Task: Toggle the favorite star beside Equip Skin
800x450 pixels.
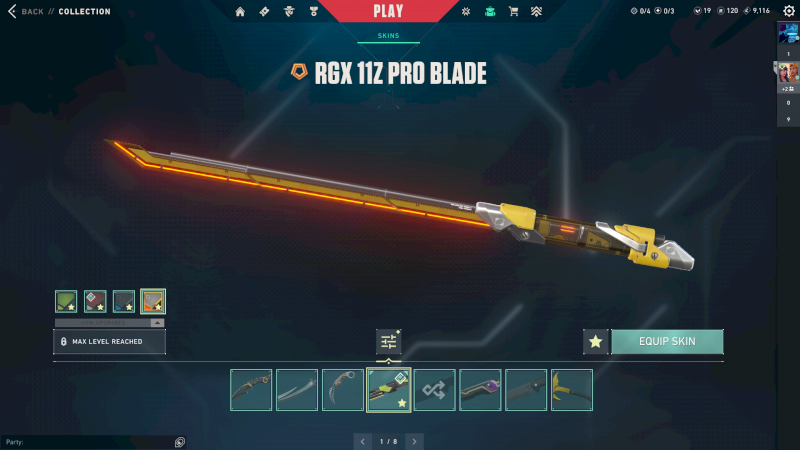Action: pos(596,341)
